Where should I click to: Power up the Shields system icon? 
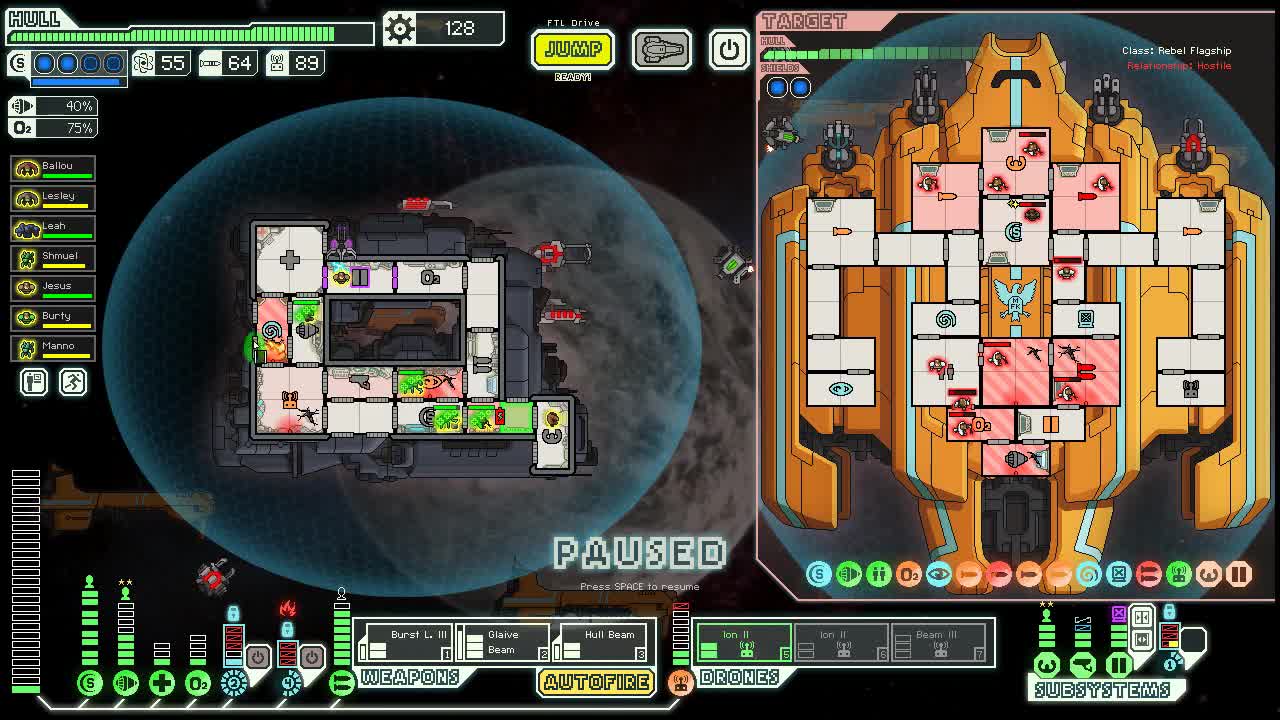point(88,683)
